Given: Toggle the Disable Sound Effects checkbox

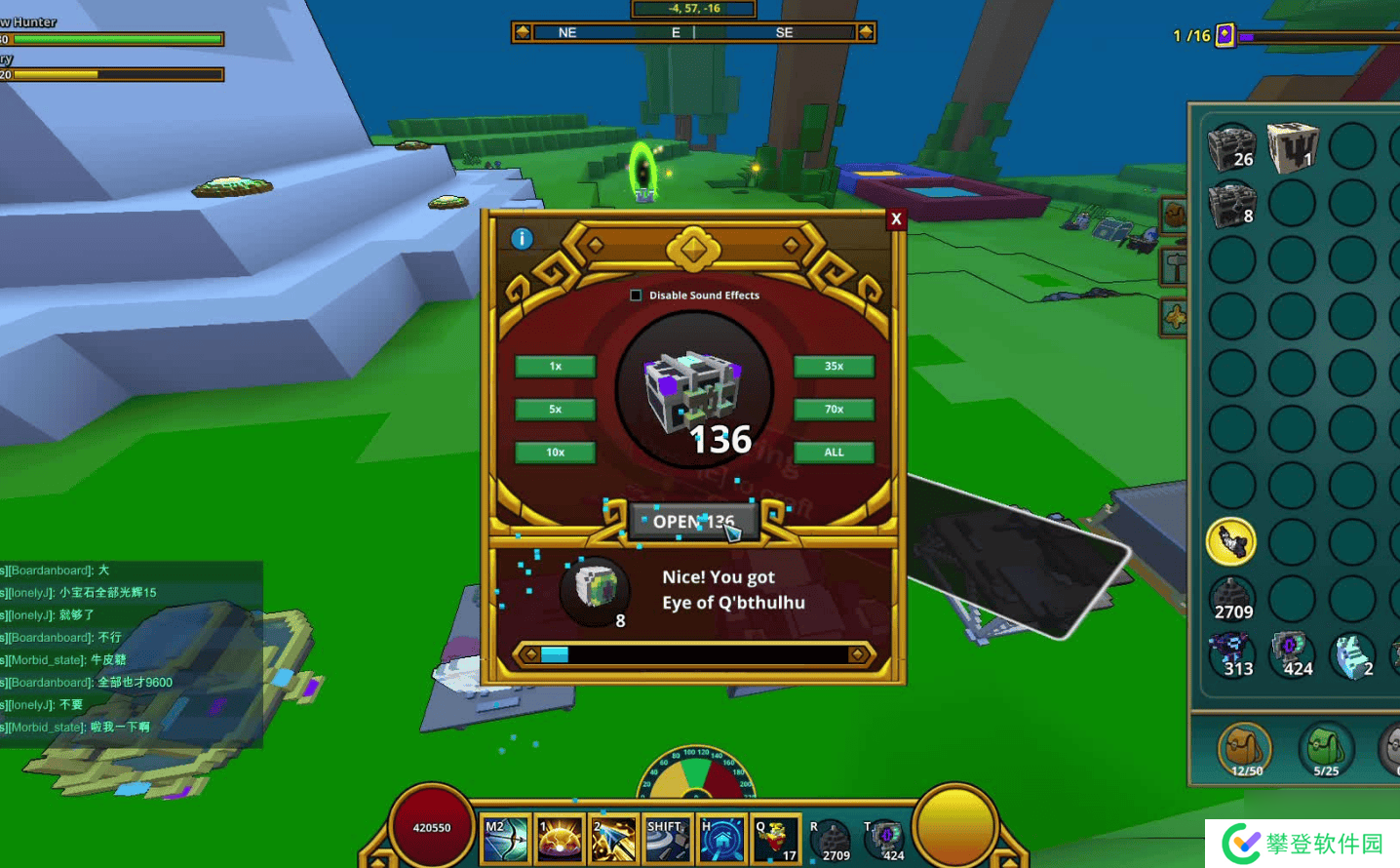Looking at the screenshot, I should (x=636, y=296).
